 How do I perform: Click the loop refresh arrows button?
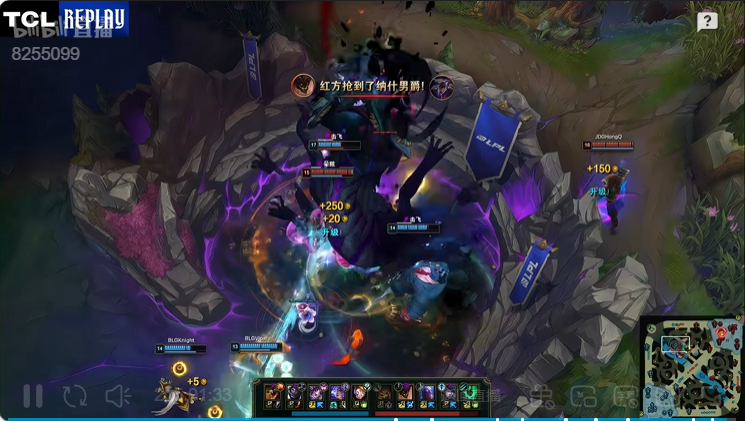tap(75, 396)
